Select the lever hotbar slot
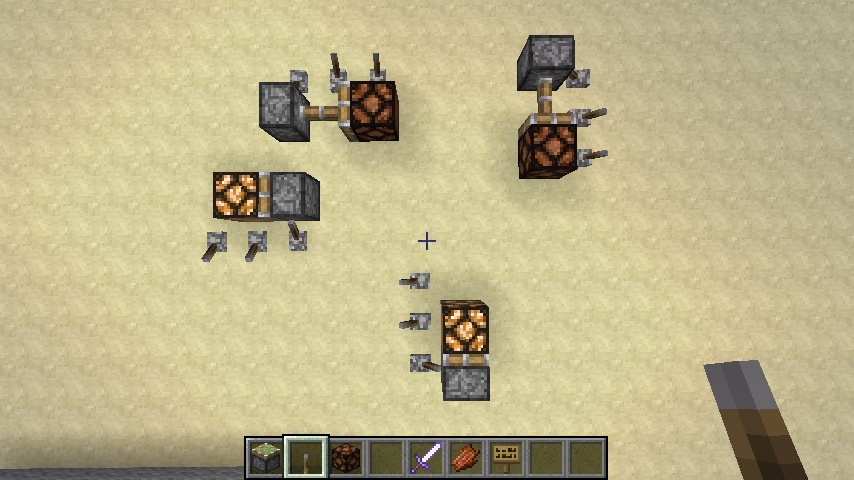This screenshot has width=854, height=480. 305,458
